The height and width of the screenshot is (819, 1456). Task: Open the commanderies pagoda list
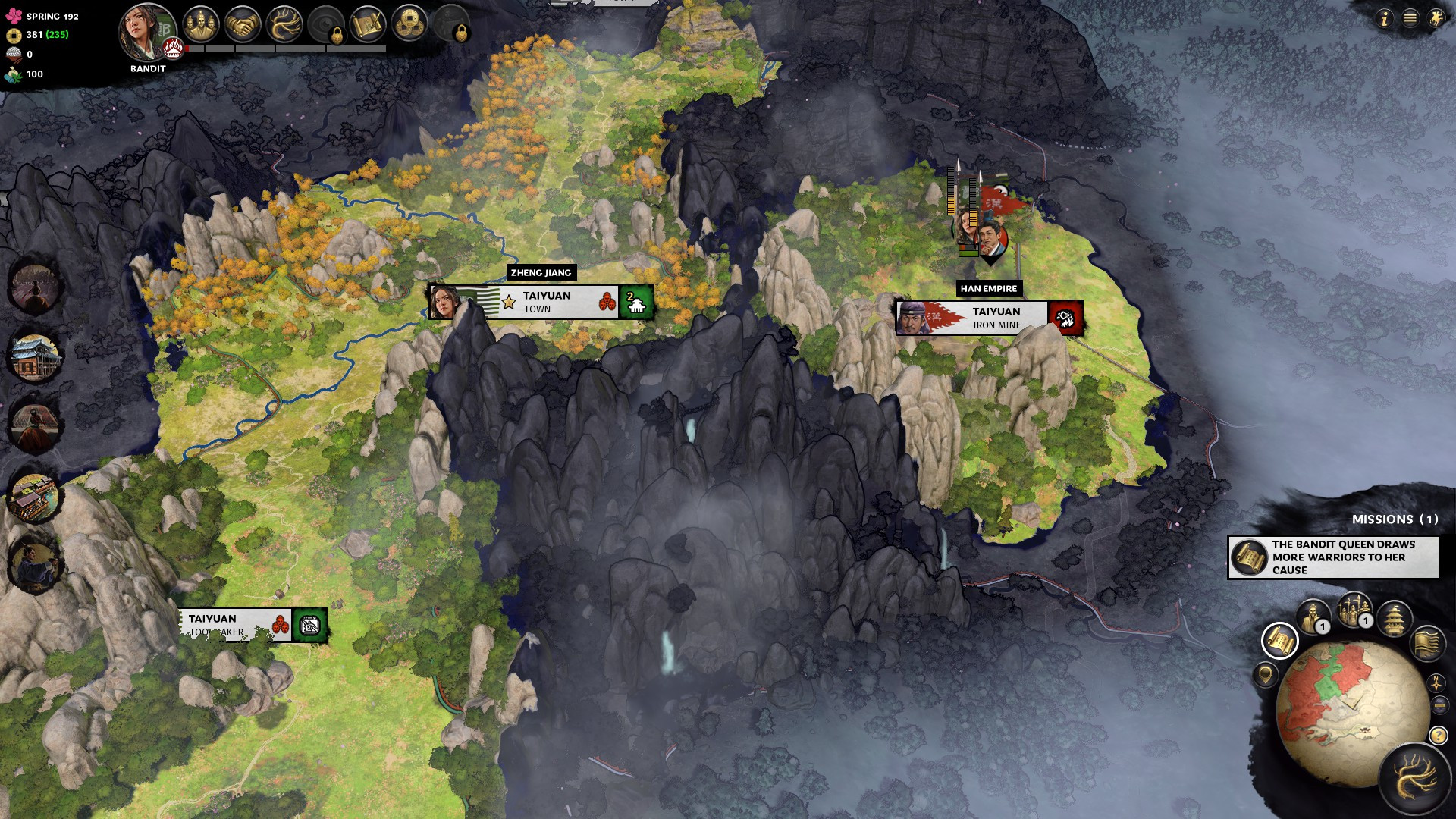click(x=1394, y=618)
